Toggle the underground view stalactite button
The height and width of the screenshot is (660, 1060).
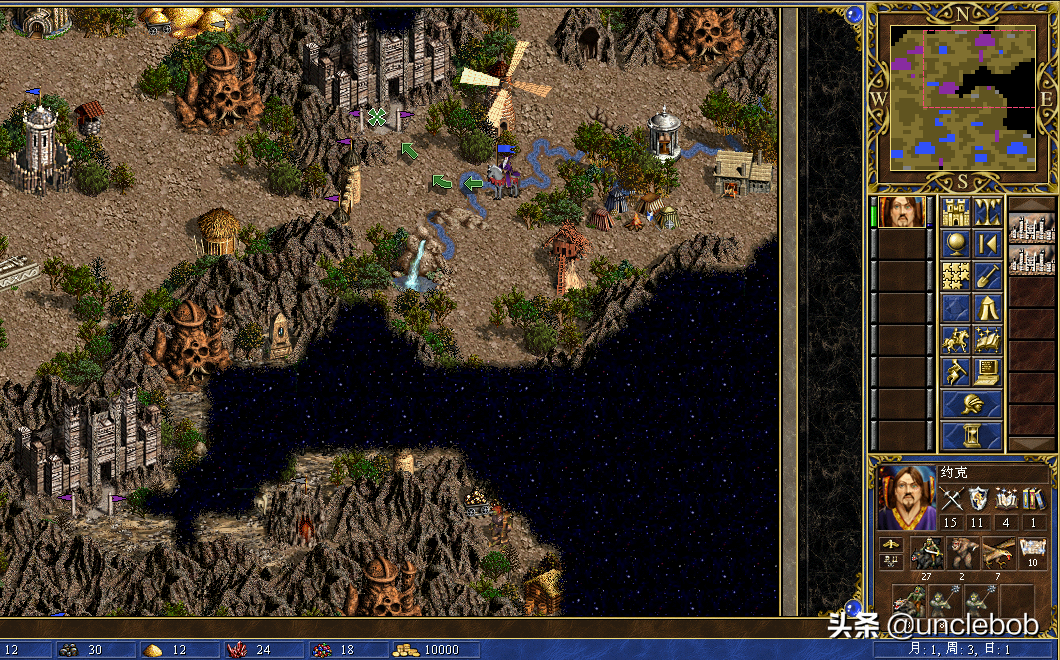tap(988, 212)
